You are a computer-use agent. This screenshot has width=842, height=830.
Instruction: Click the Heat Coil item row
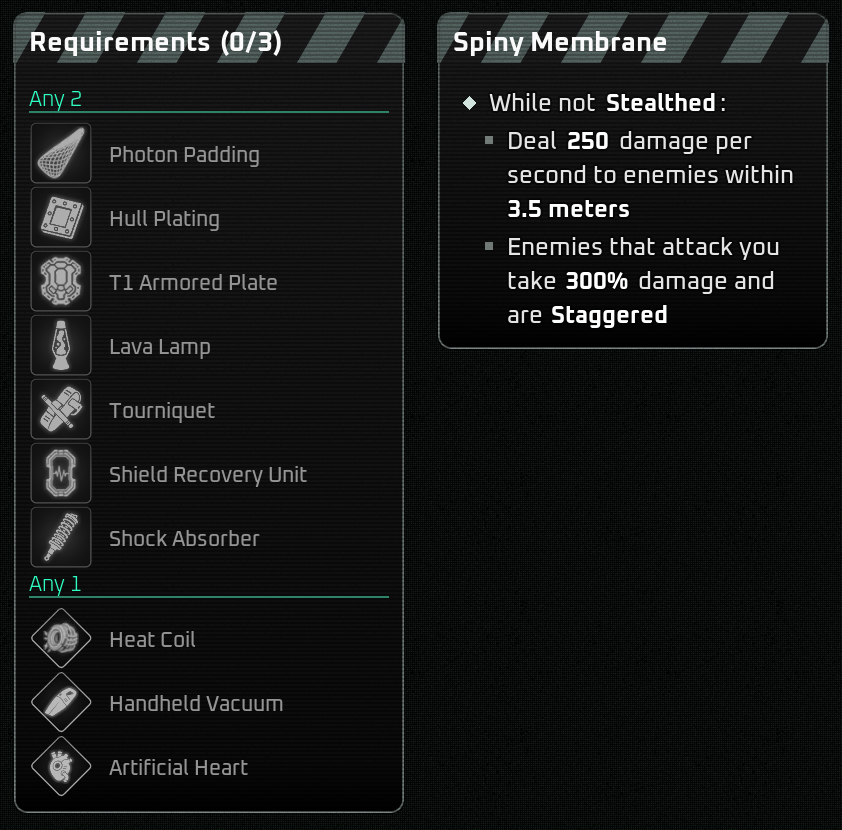(152, 640)
